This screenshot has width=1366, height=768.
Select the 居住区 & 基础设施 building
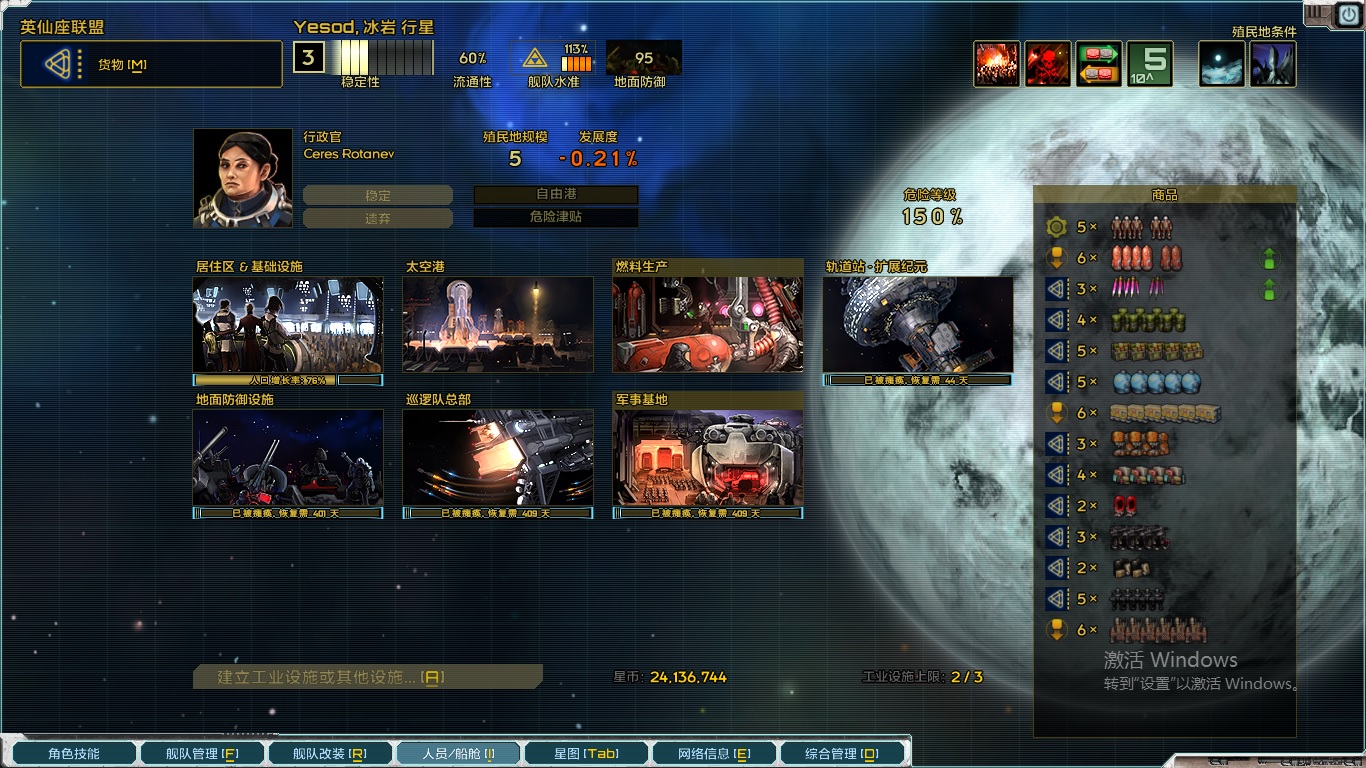coord(288,324)
